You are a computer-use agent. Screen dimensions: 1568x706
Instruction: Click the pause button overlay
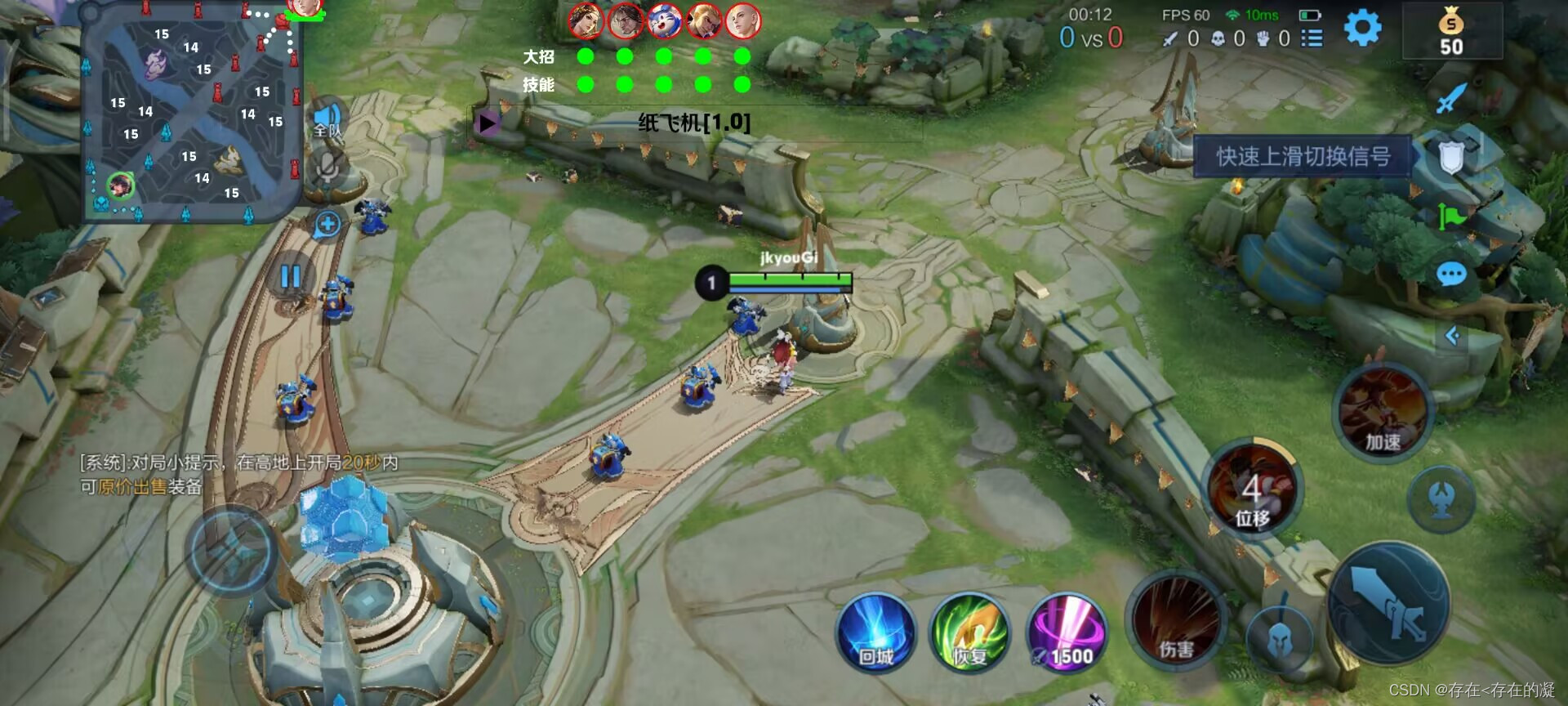pos(291,277)
